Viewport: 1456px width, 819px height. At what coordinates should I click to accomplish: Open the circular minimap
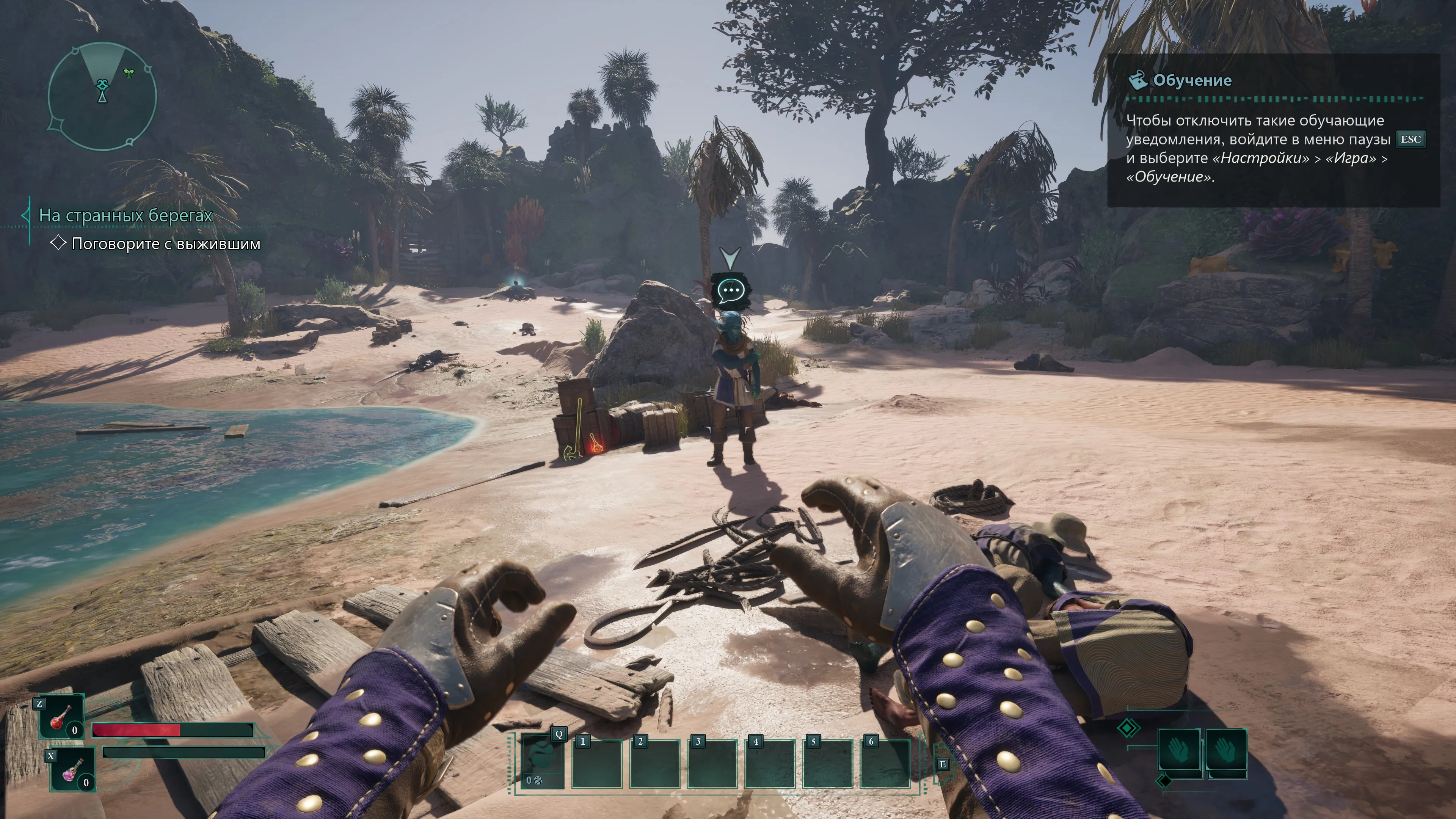click(102, 97)
